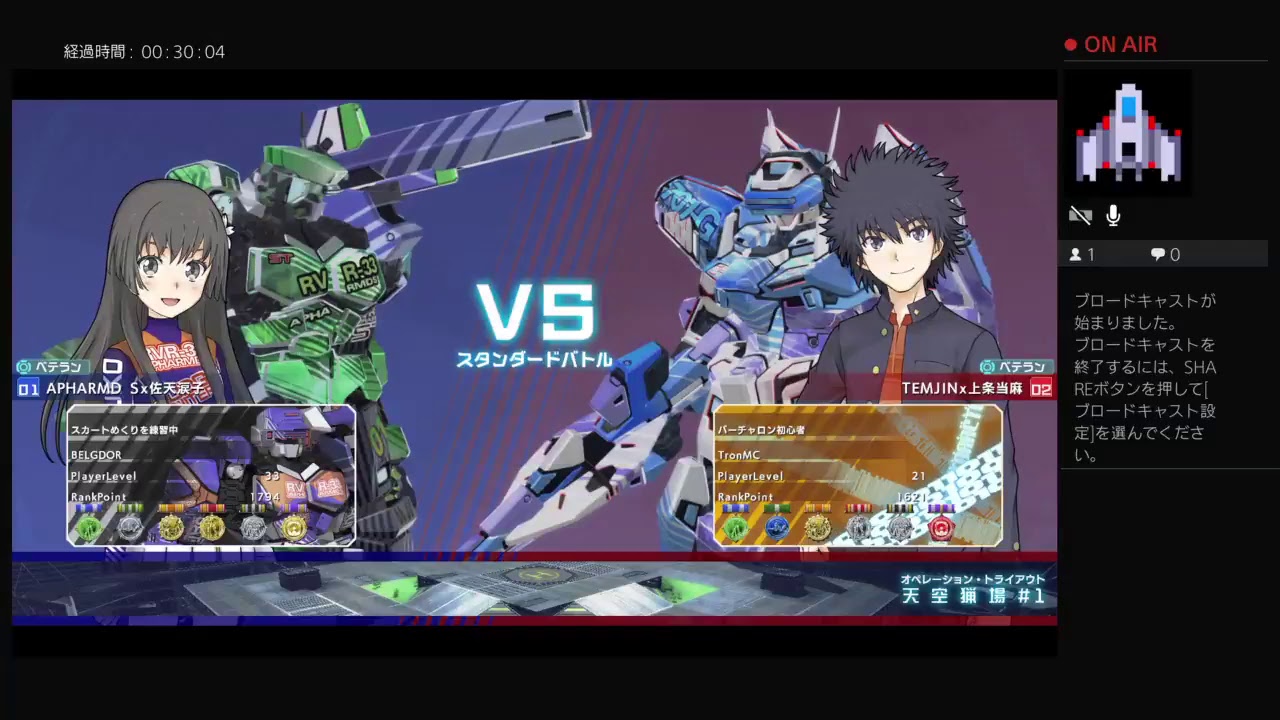
Task: Toggle the camera off icon in broadcast sidebar
Action: (1080, 215)
